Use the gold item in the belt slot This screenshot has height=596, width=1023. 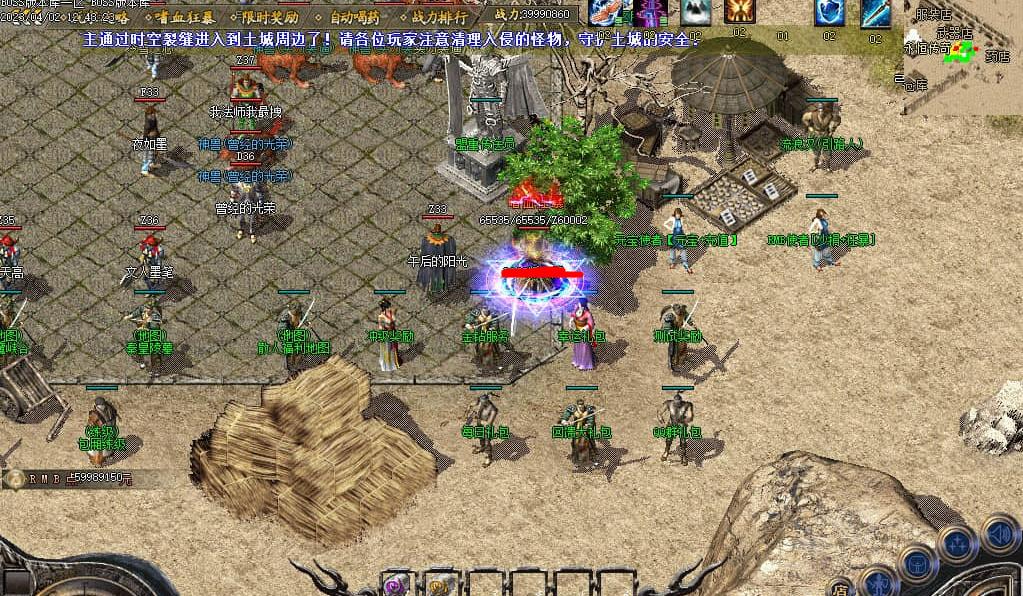click(439, 585)
